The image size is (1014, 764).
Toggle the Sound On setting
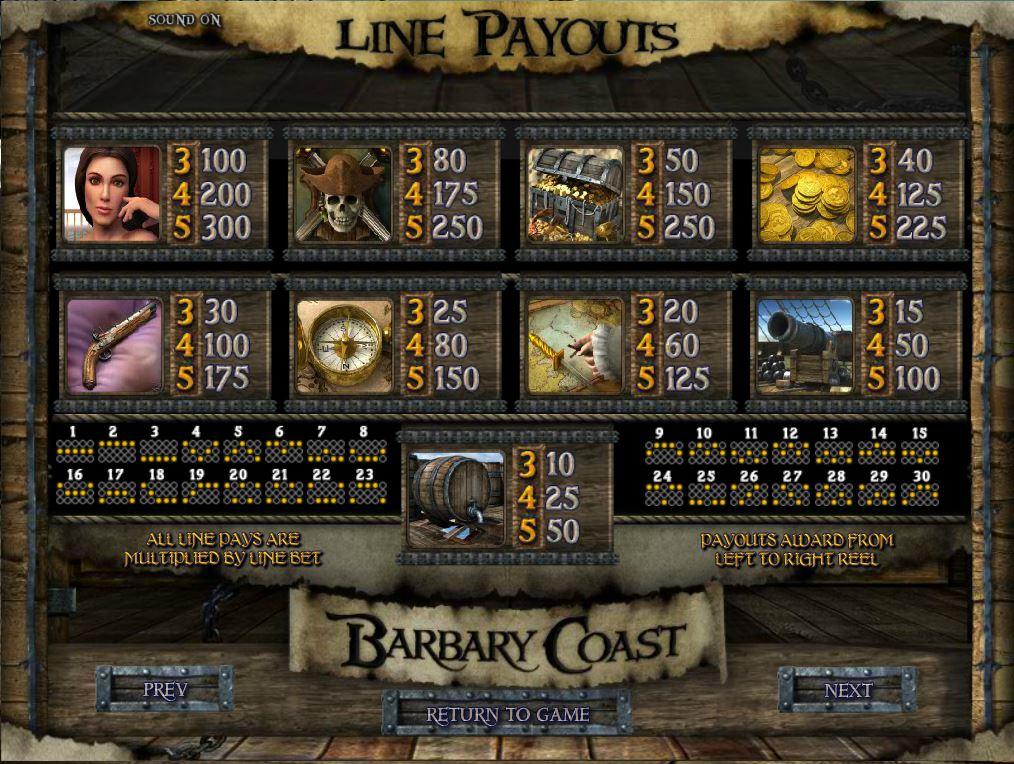click(184, 20)
